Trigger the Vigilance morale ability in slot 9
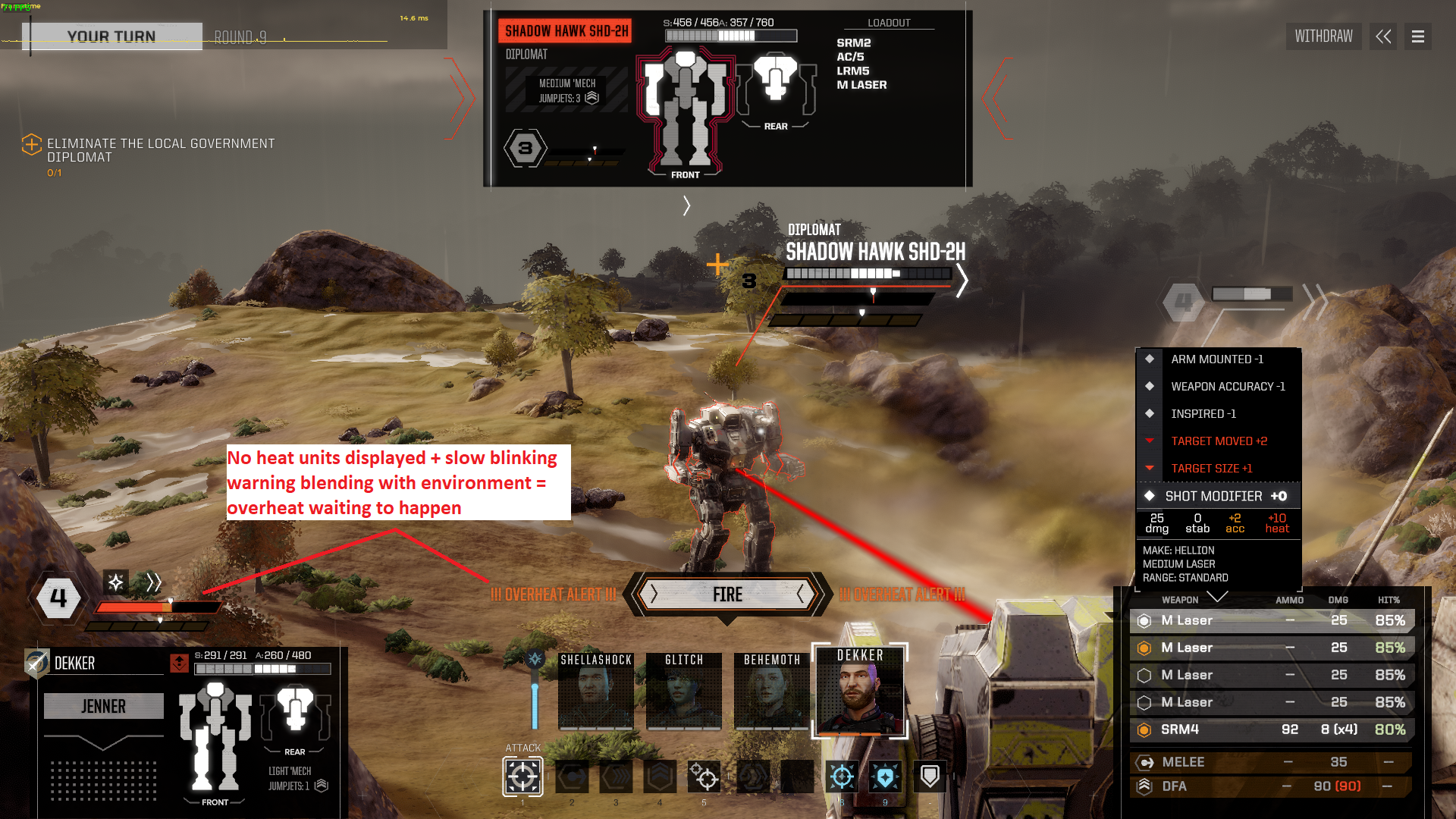This screenshot has height=819, width=1456. pyautogui.click(x=885, y=776)
